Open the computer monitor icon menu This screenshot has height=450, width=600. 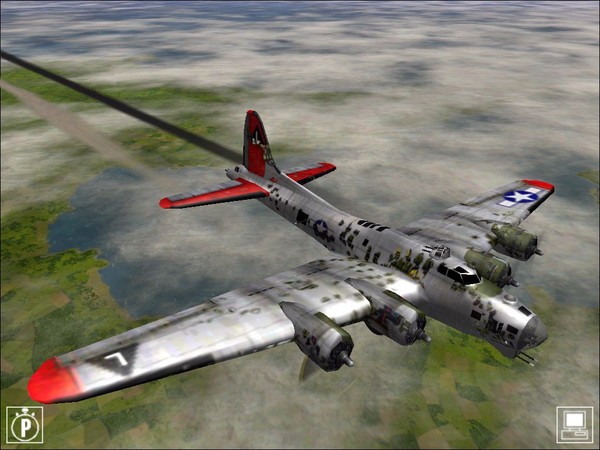[574, 424]
